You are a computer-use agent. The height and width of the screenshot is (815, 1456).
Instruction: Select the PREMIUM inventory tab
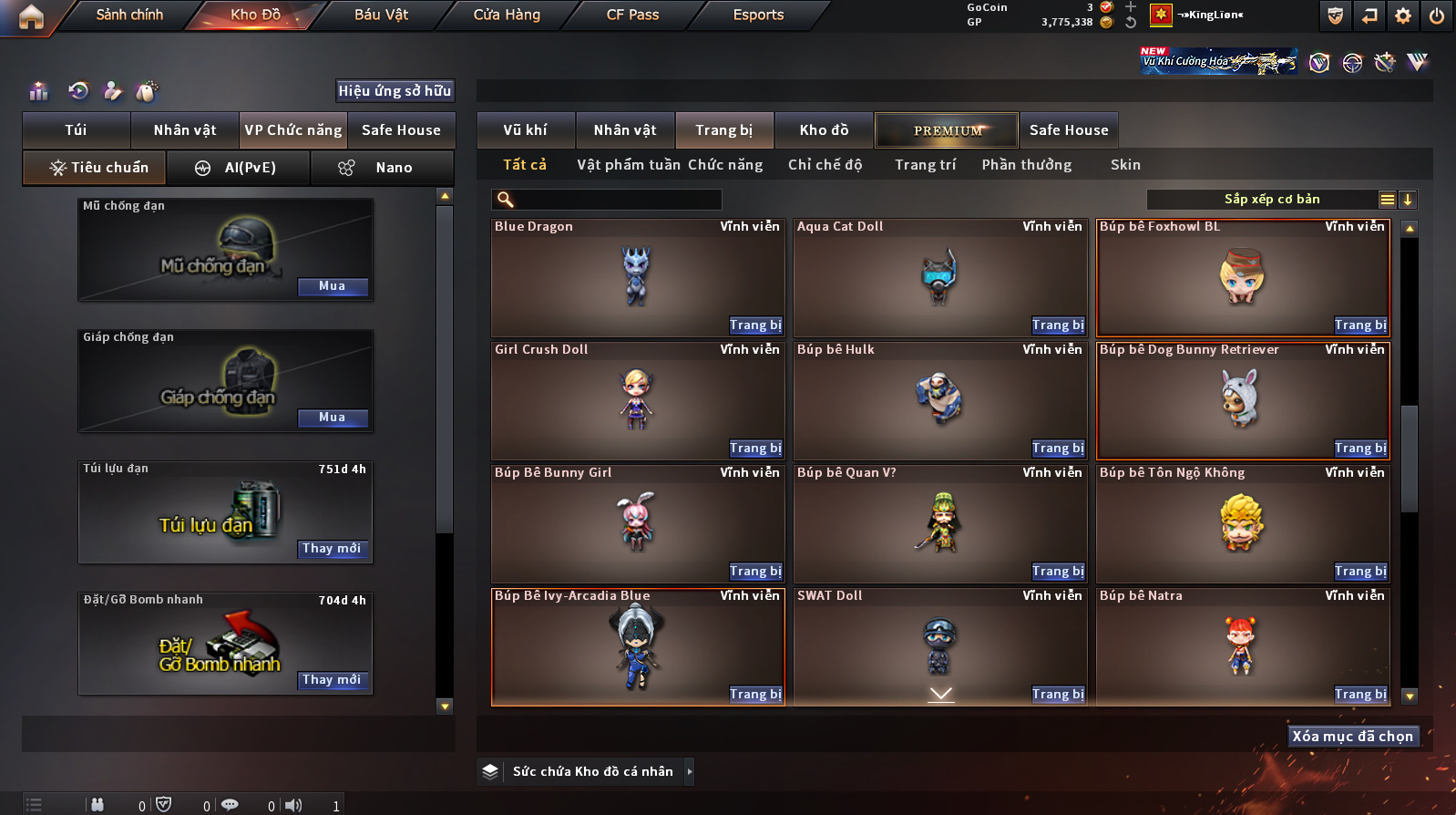coord(948,130)
